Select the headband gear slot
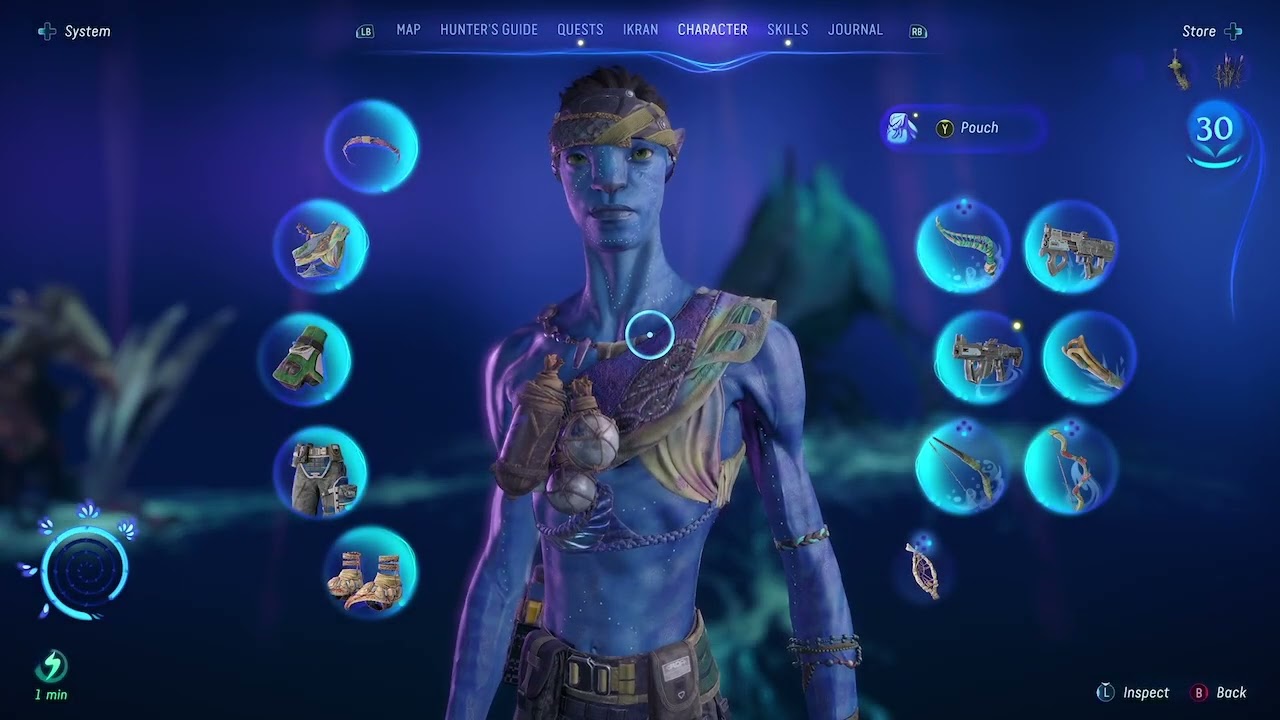Viewport: 1280px width, 720px height. [x=371, y=148]
